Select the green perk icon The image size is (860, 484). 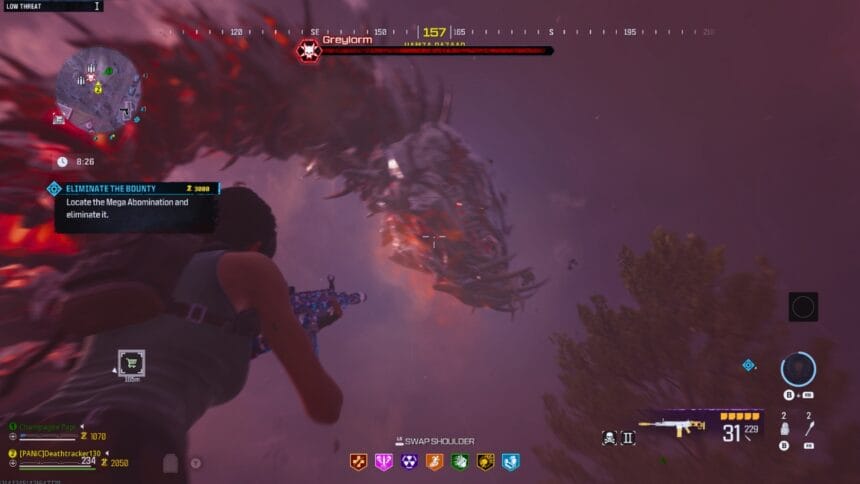[460, 462]
